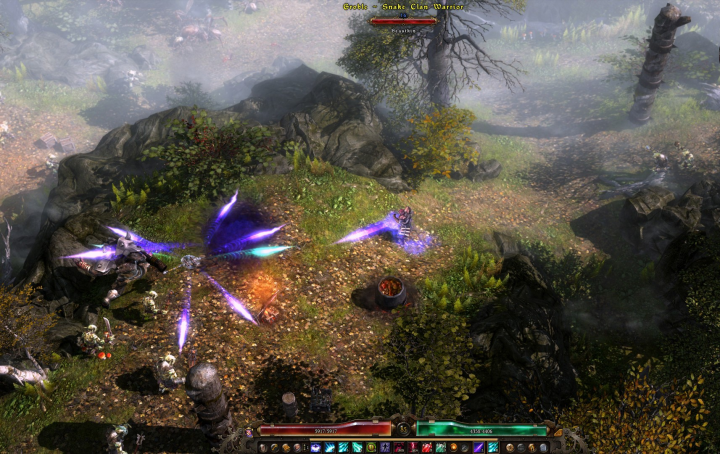The height and width of the screenshot is (454, 720).
Task: Open the orange quest journal book button
Action: [x=286, y=447]
